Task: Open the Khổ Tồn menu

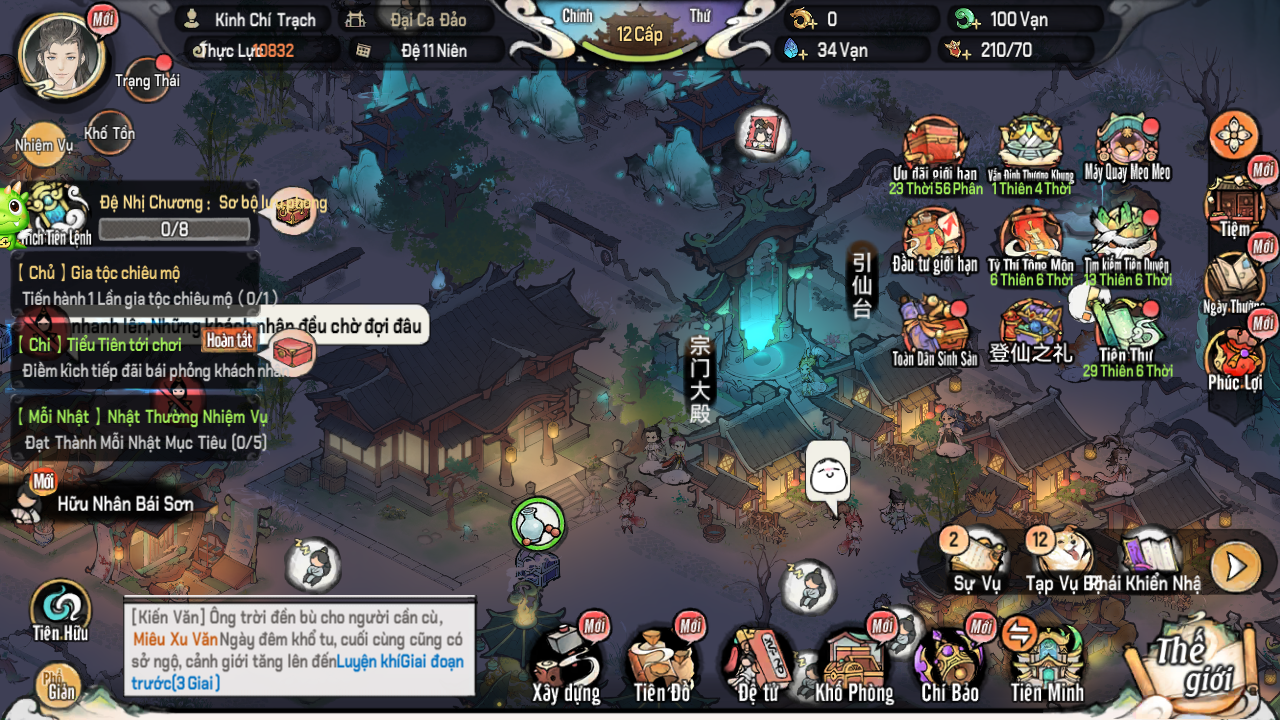Action: [109, 131]
